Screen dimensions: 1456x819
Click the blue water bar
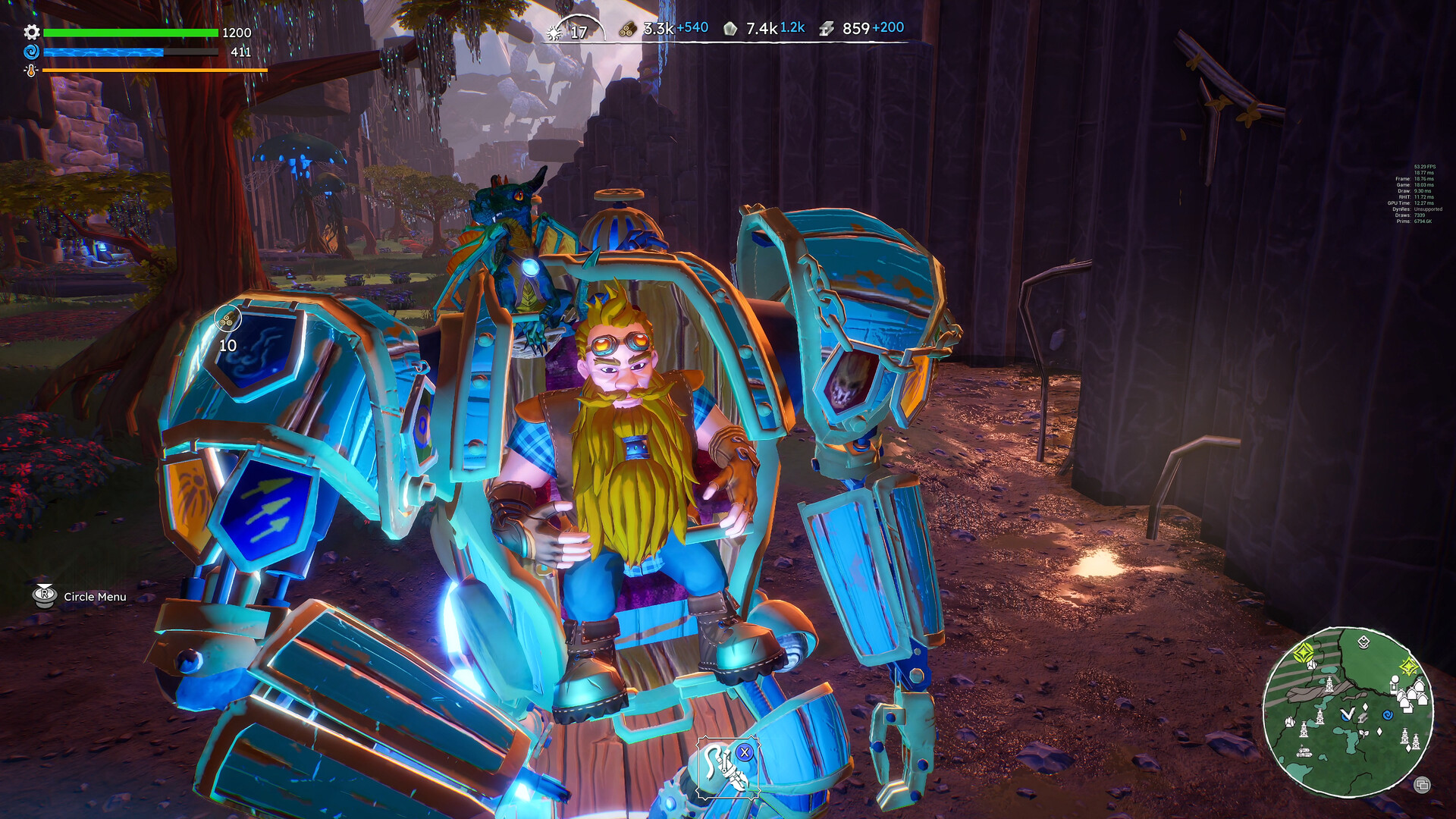(102, 53)
